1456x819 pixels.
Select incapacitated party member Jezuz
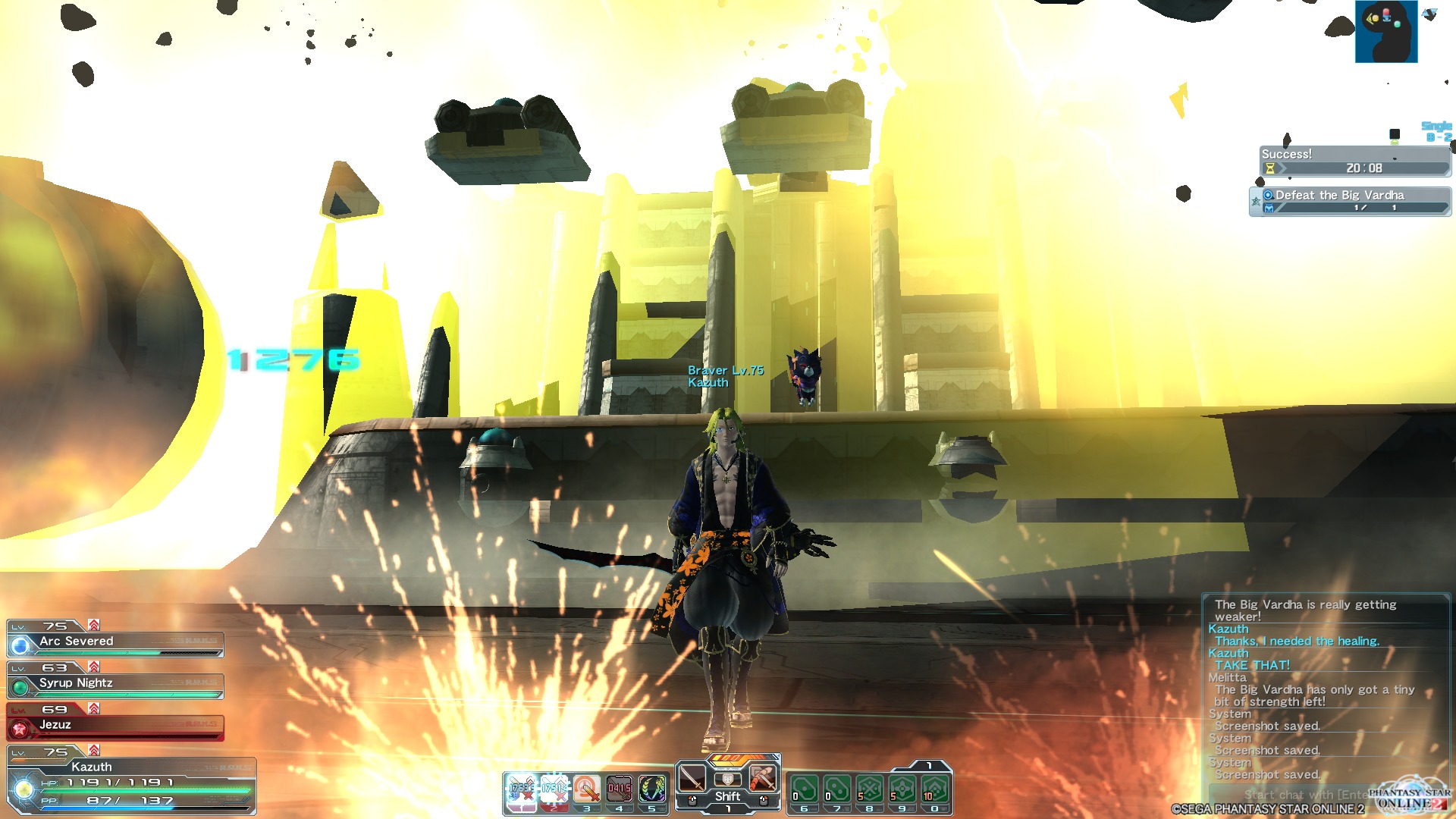[115, 726]
